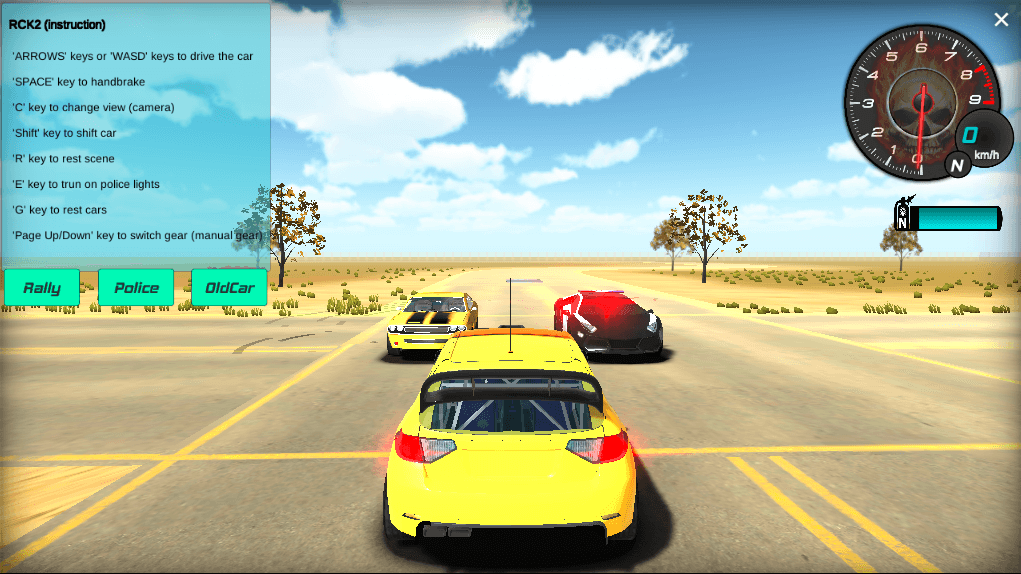
Task: Close the game with the X button
Action: [x=1001, y=20]
